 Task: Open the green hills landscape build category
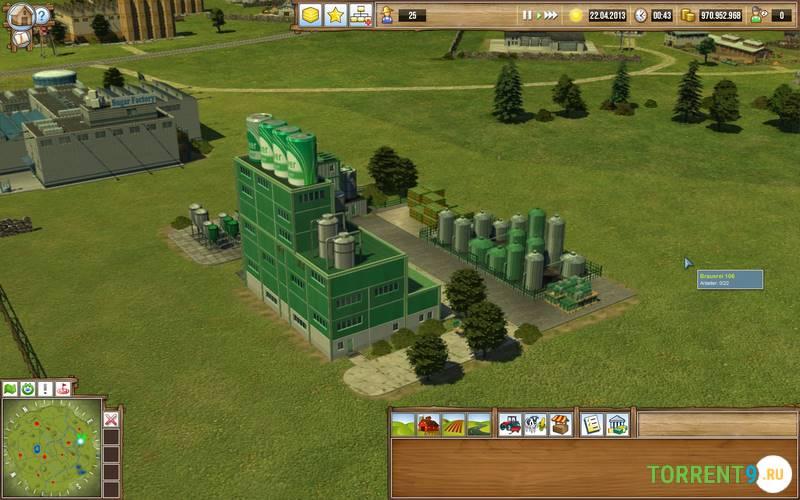click(x=404, y=424)
